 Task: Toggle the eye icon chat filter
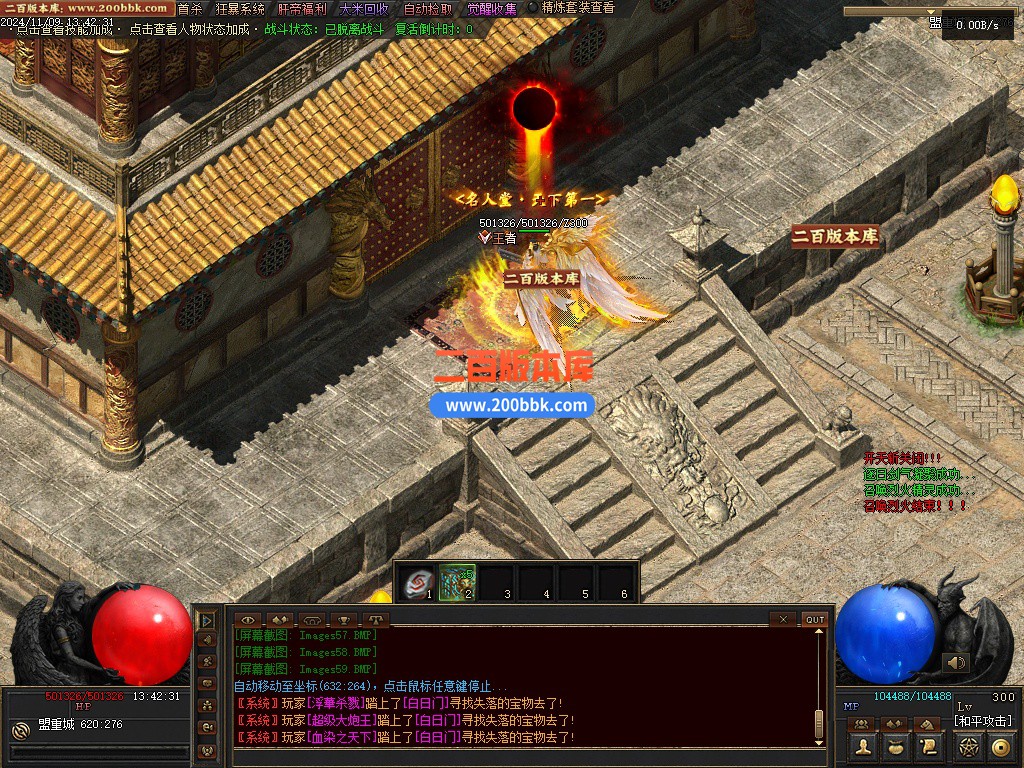[248, 619]
